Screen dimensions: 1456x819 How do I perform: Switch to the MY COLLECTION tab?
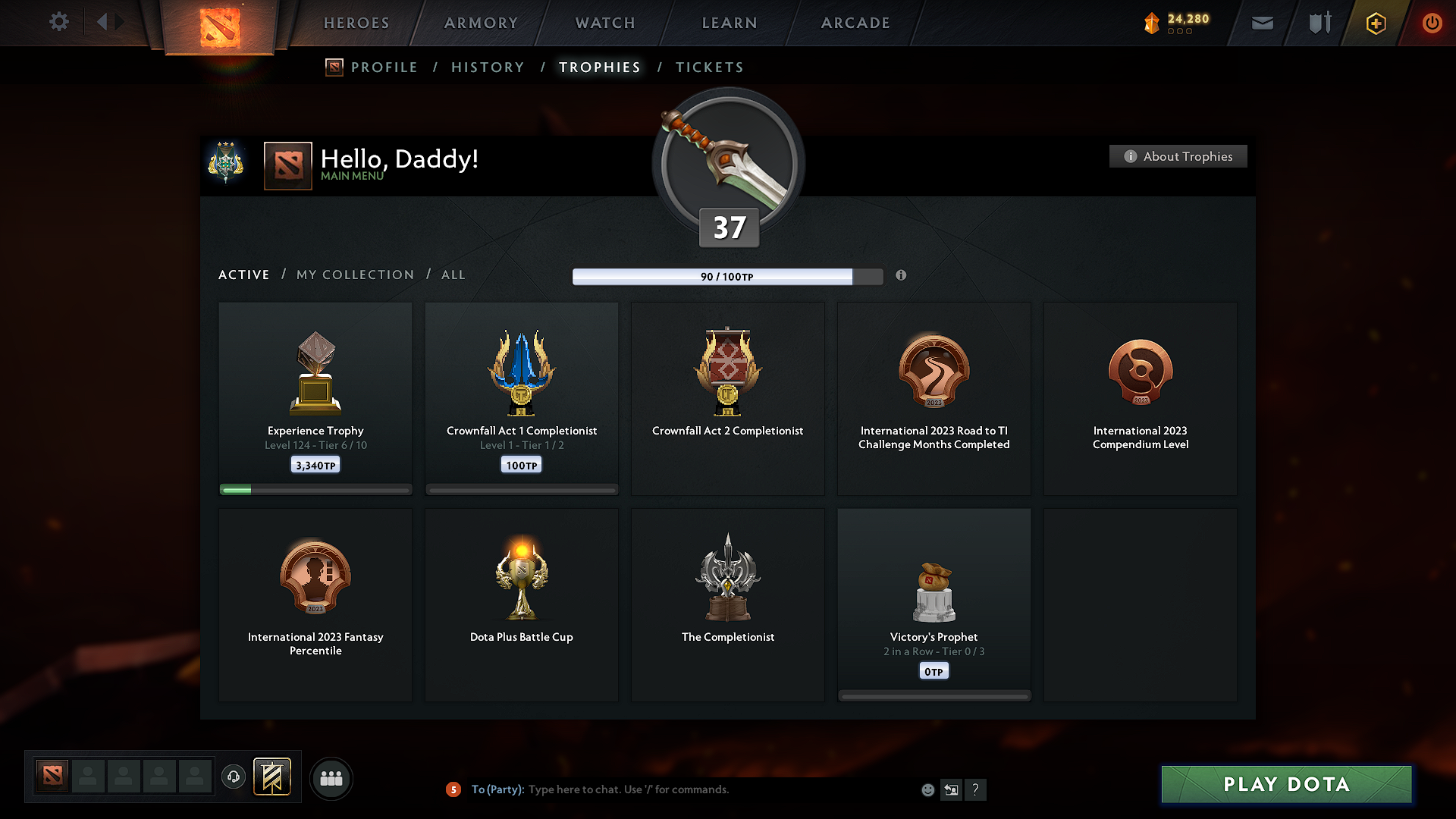(x=354, y=275)
